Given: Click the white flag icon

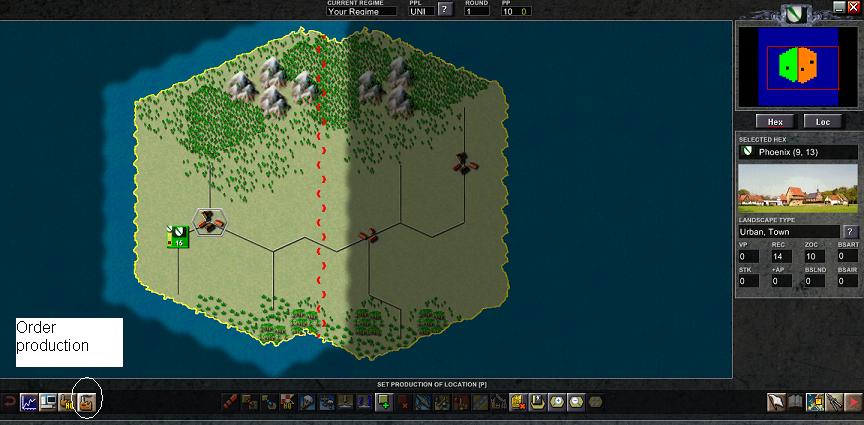Looking at the screenshot, I should pos(777,402).
